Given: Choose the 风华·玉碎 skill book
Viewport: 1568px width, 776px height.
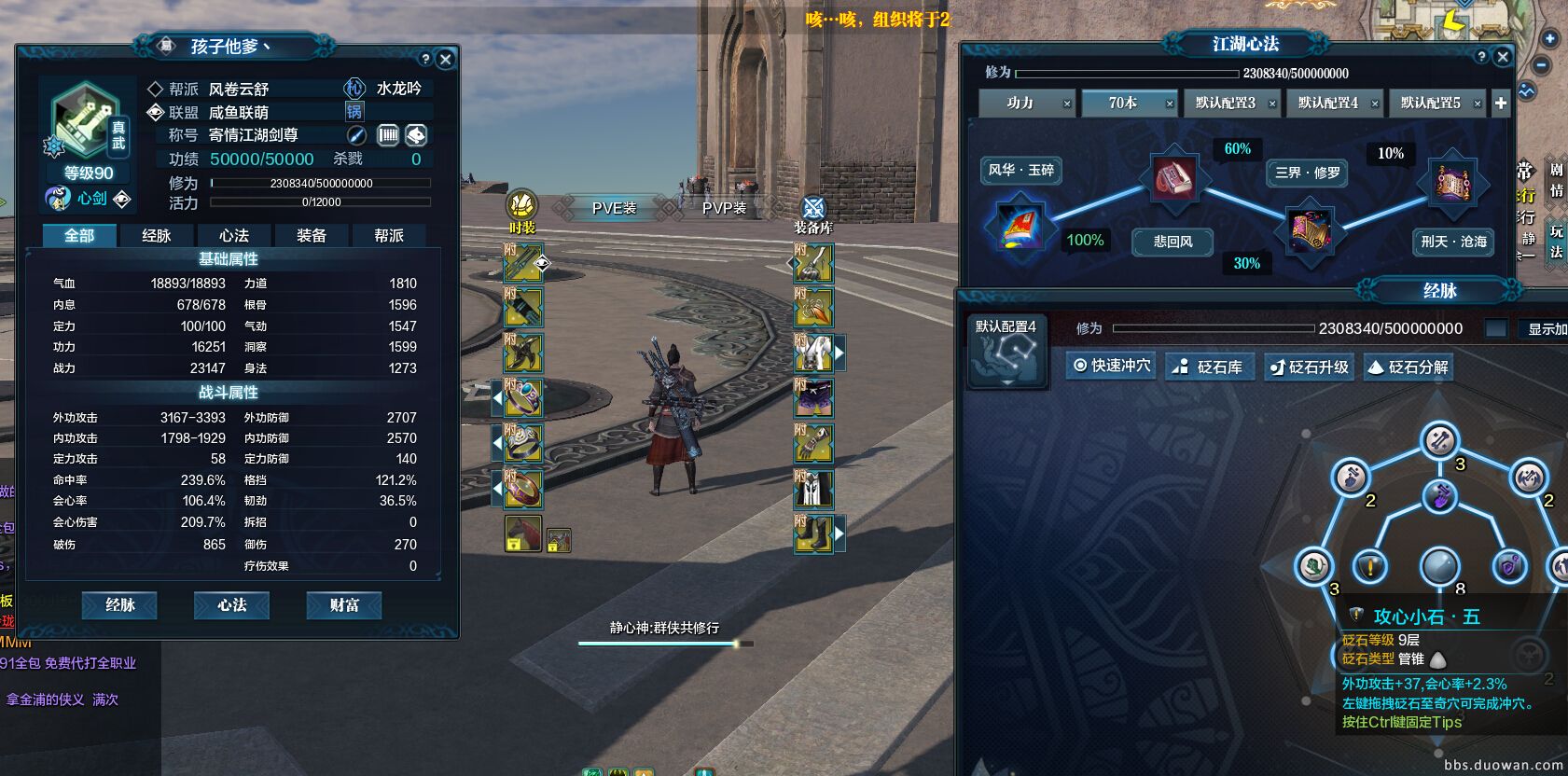Looking at the screenshot, I should (1020, 170).
